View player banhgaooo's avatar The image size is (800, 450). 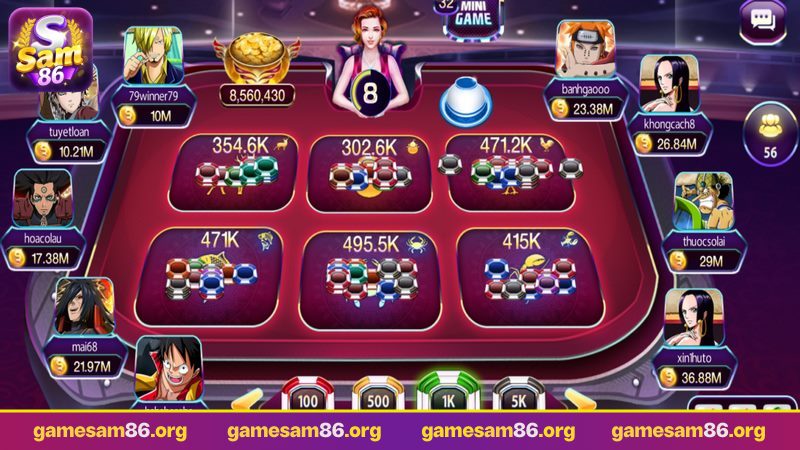click(585, 50)
